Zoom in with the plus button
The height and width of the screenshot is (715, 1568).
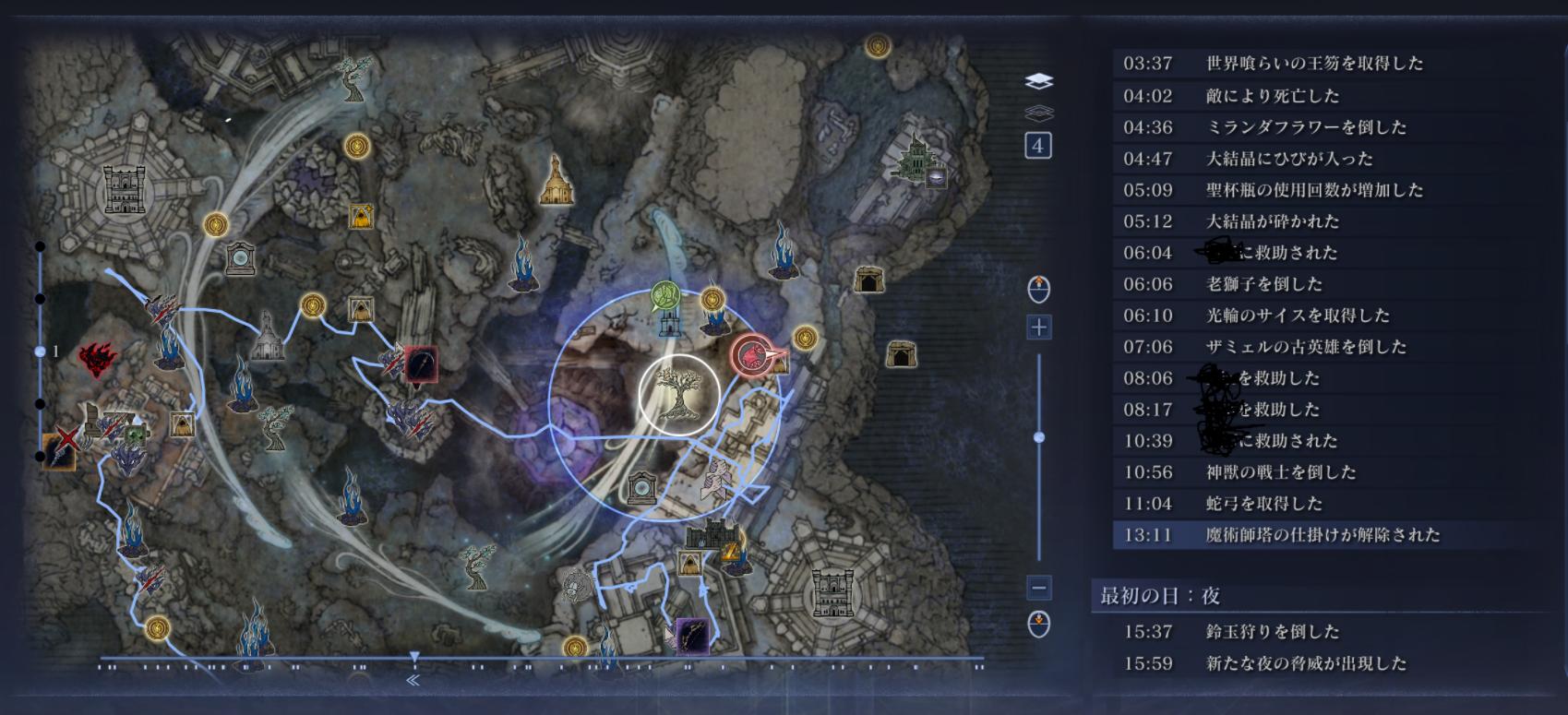(x=1039, y=327)
